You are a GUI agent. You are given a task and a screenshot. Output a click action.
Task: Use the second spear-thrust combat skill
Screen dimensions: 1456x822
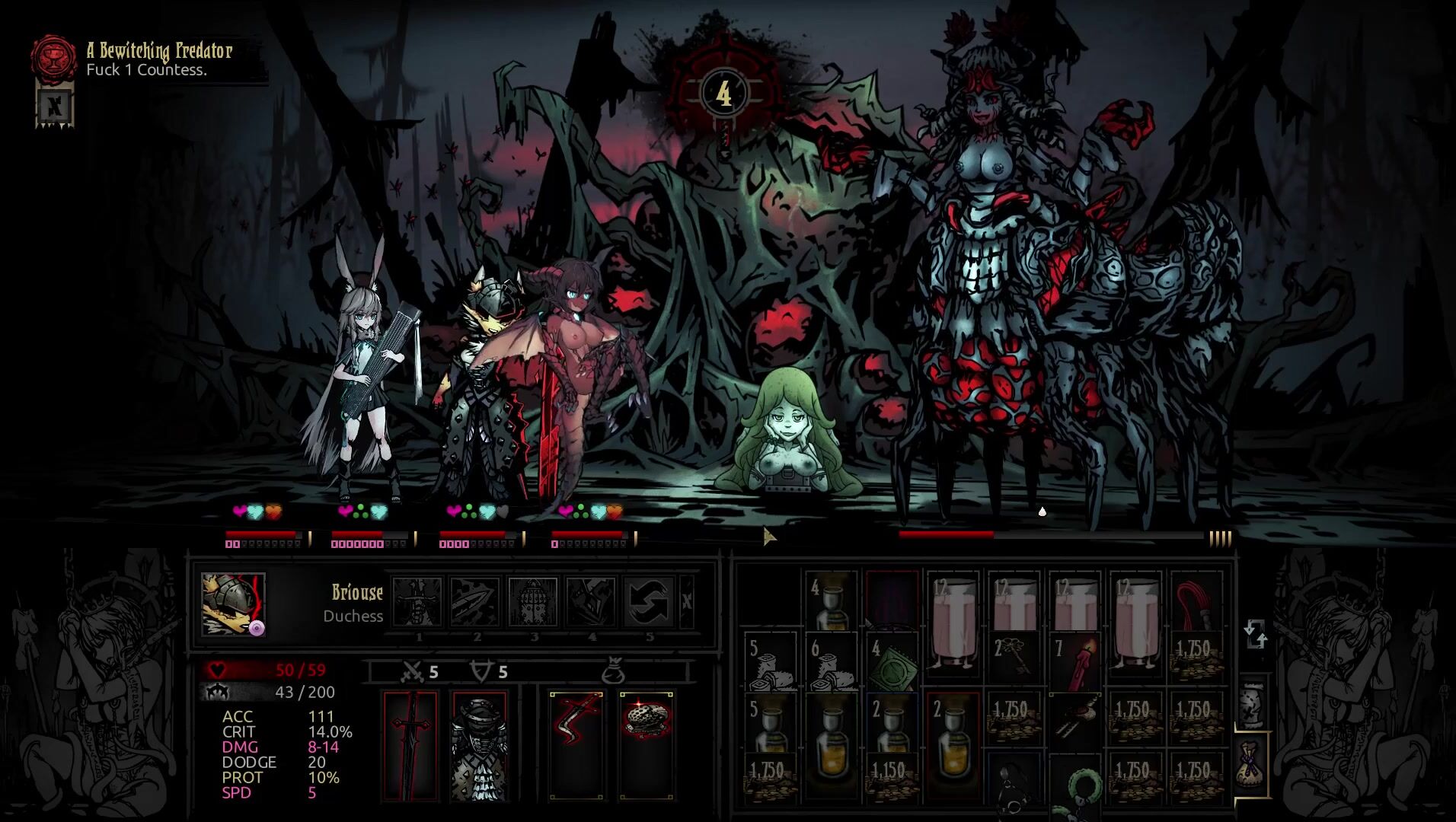click(x=475, y=602)
